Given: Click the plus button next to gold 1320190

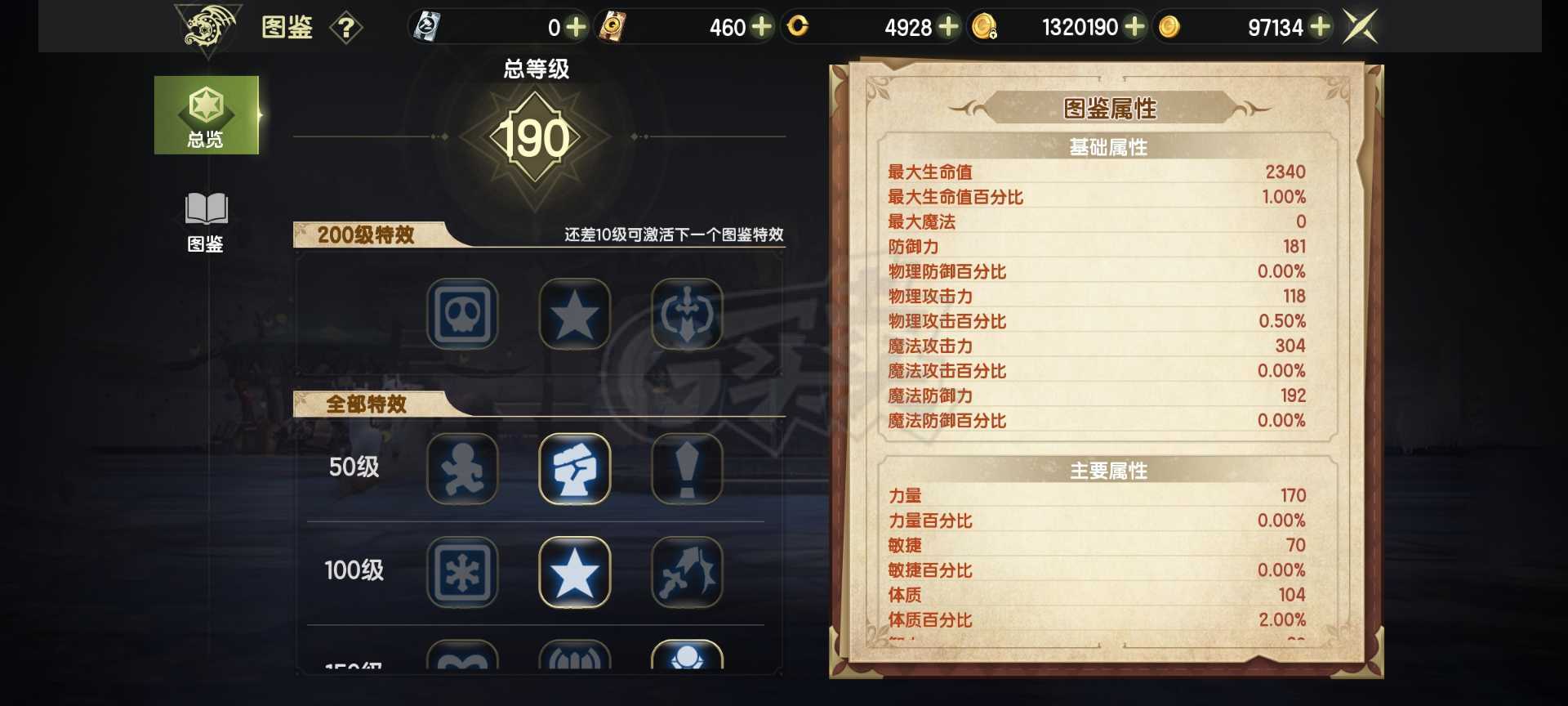Looking at the screenshot, I should click(x=1134, y=26).
